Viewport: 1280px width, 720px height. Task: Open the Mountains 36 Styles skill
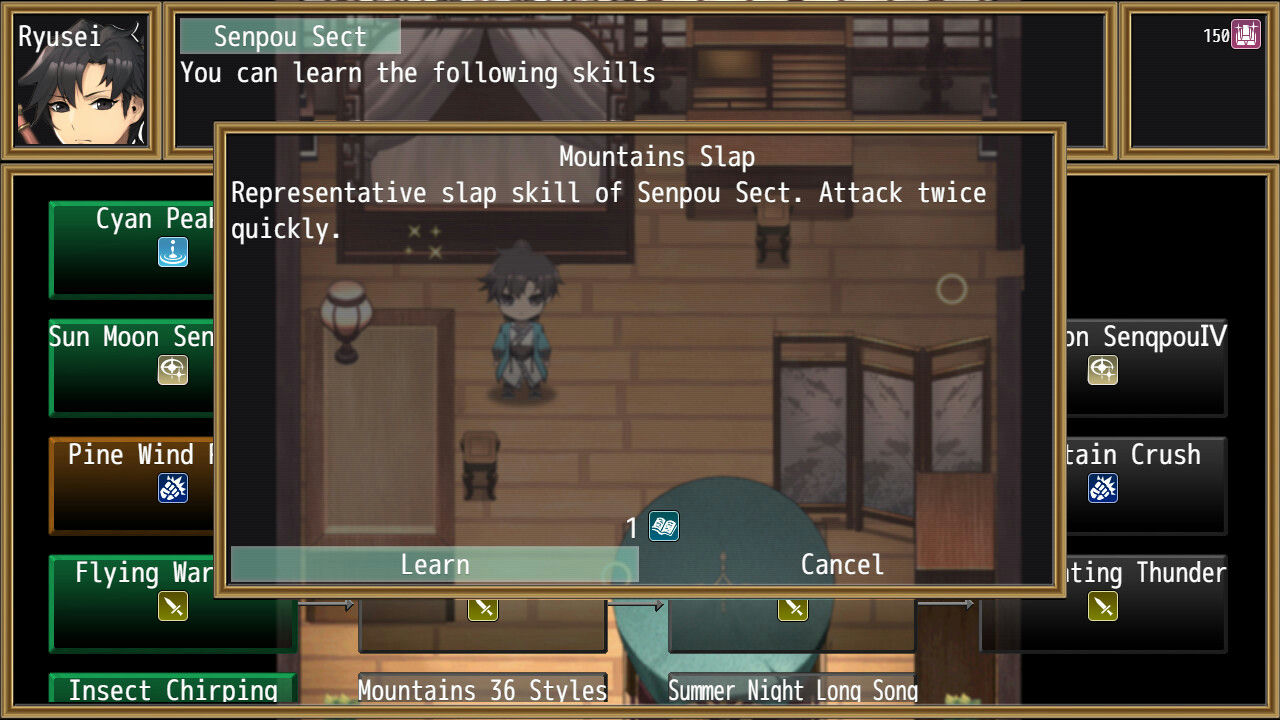tap(482, 690)
